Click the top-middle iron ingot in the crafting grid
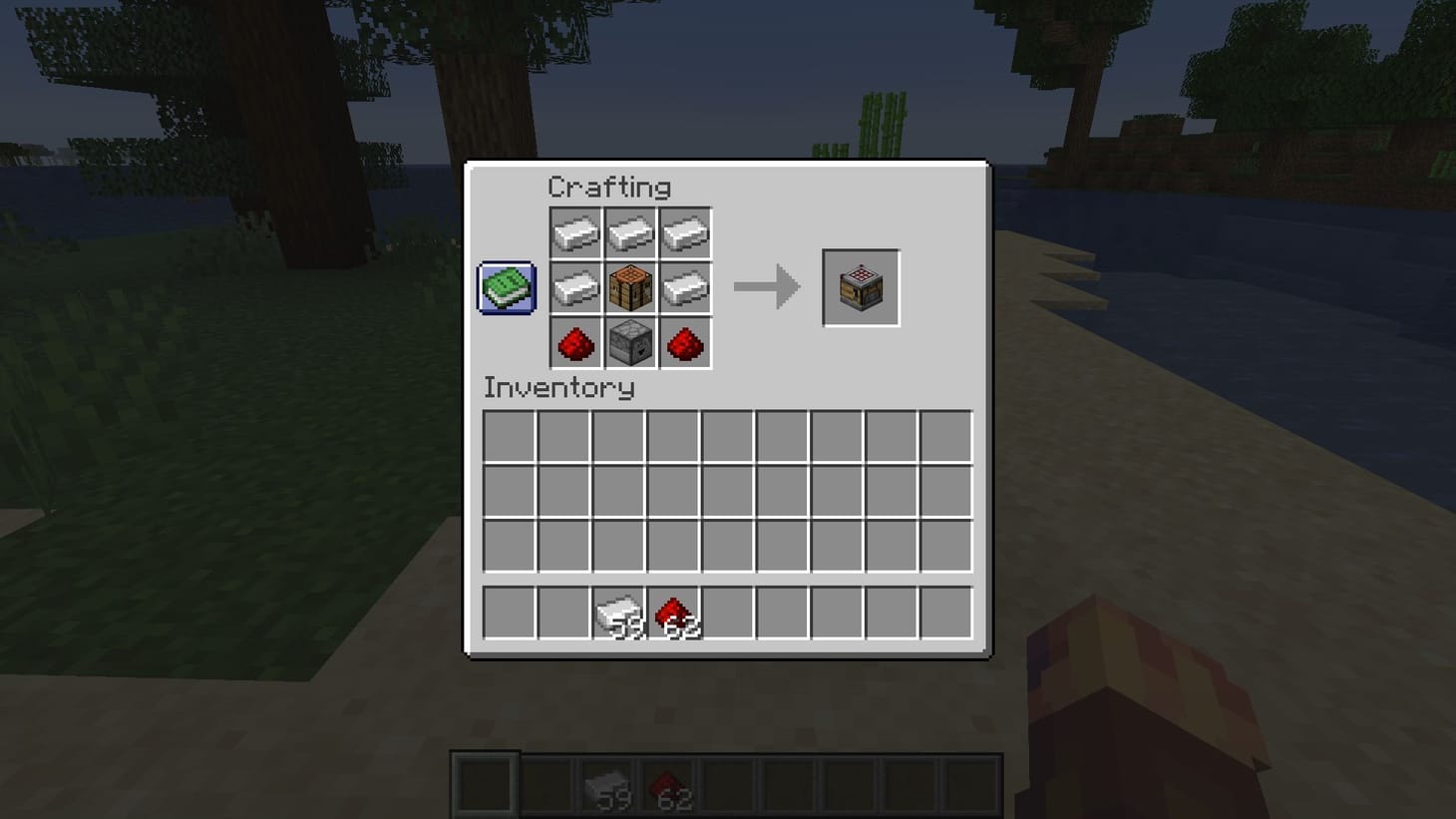This screenshot has height=819, width=1456. 630,232
